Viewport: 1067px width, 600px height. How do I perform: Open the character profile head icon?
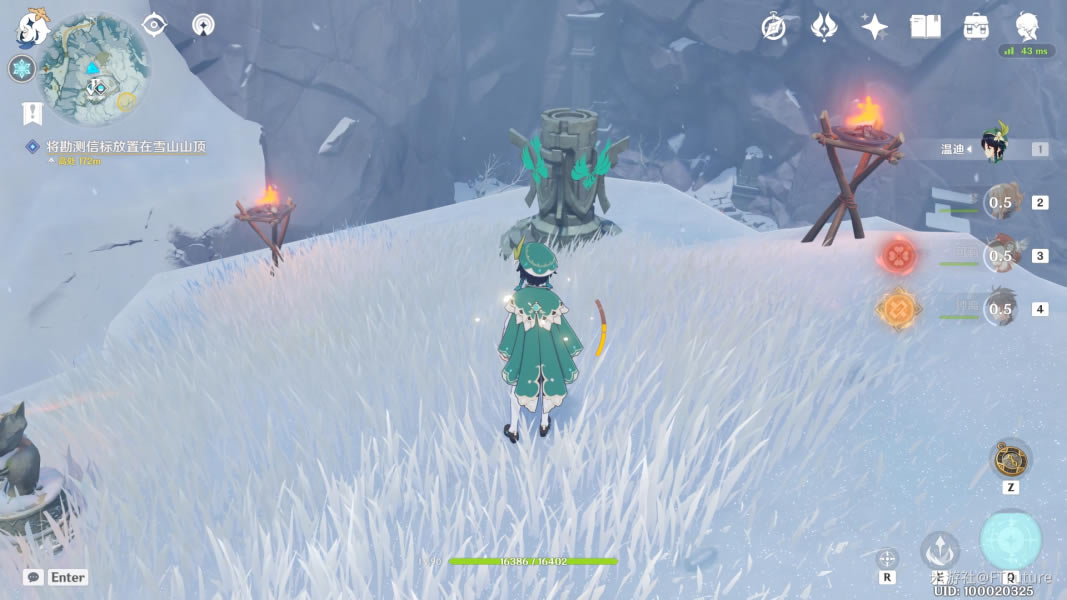click(1027, 26)
